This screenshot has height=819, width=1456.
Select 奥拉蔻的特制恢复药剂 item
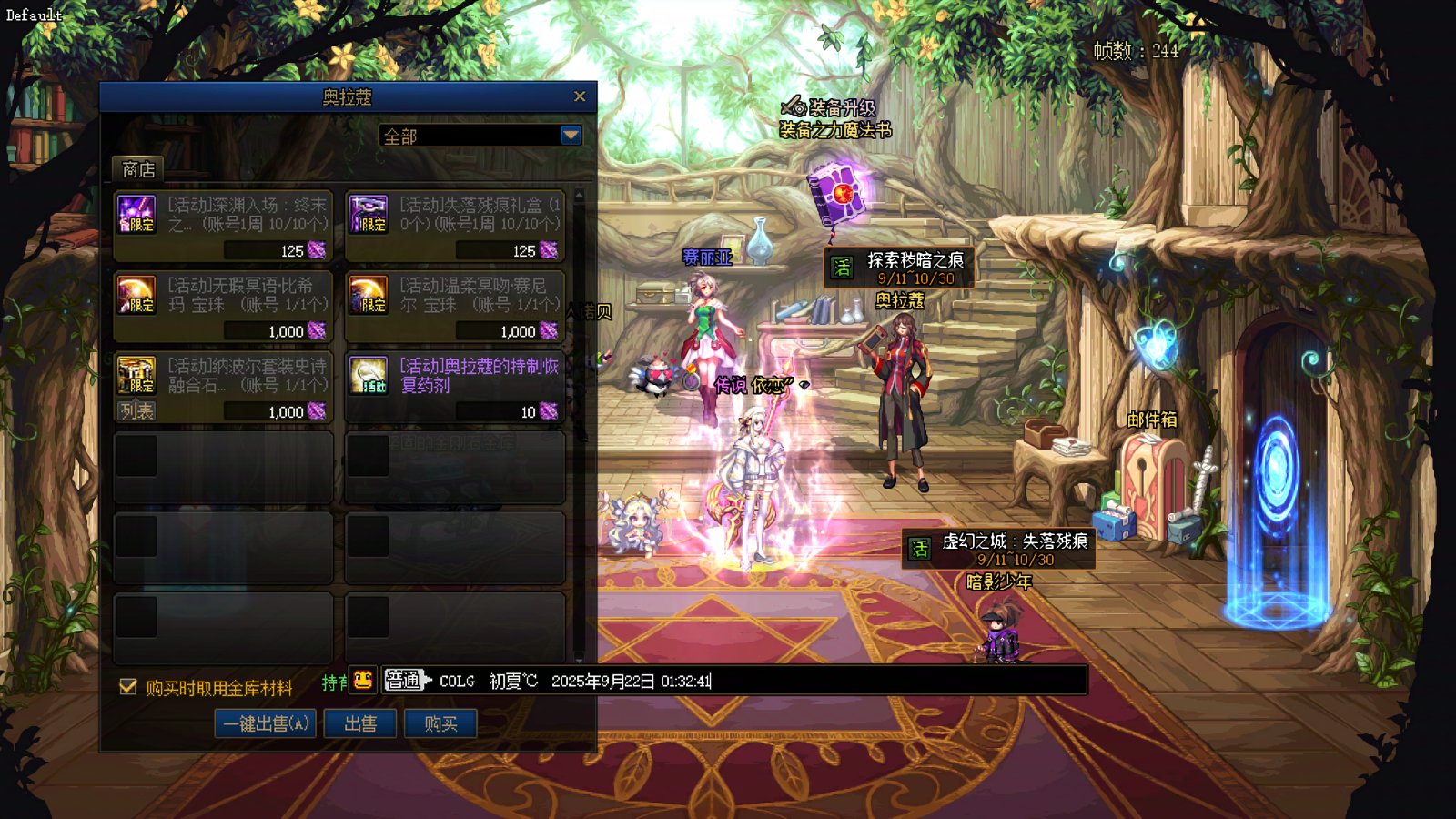click(x=455, y=387)
